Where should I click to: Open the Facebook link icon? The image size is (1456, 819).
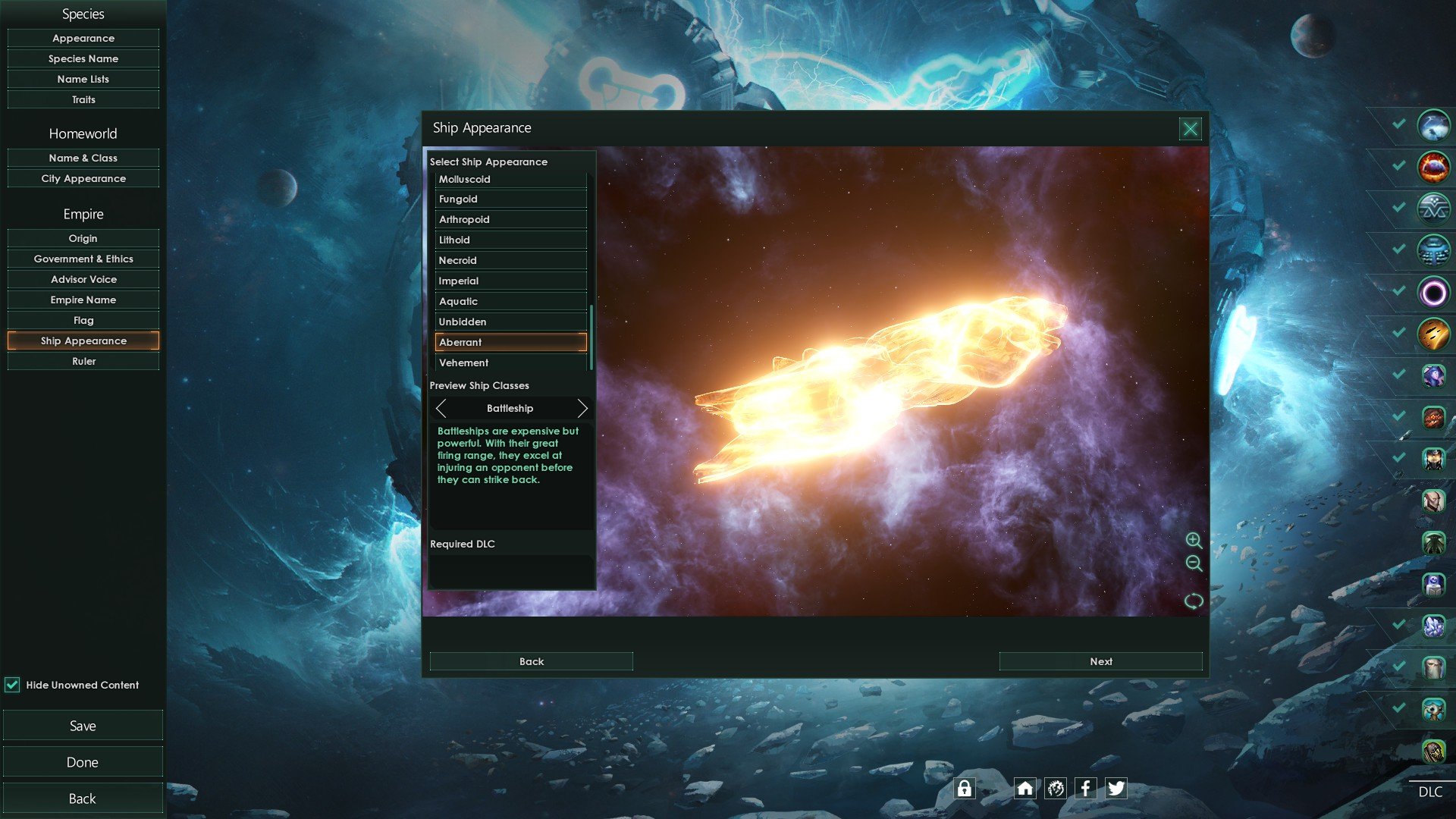pyautogui.click(x=1085, y=789)
